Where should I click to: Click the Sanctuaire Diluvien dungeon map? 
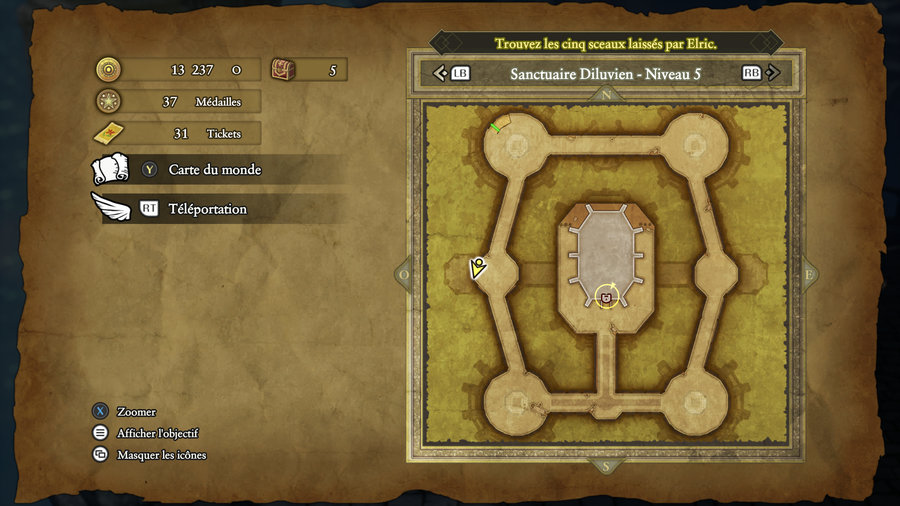[x=606, y=280]
